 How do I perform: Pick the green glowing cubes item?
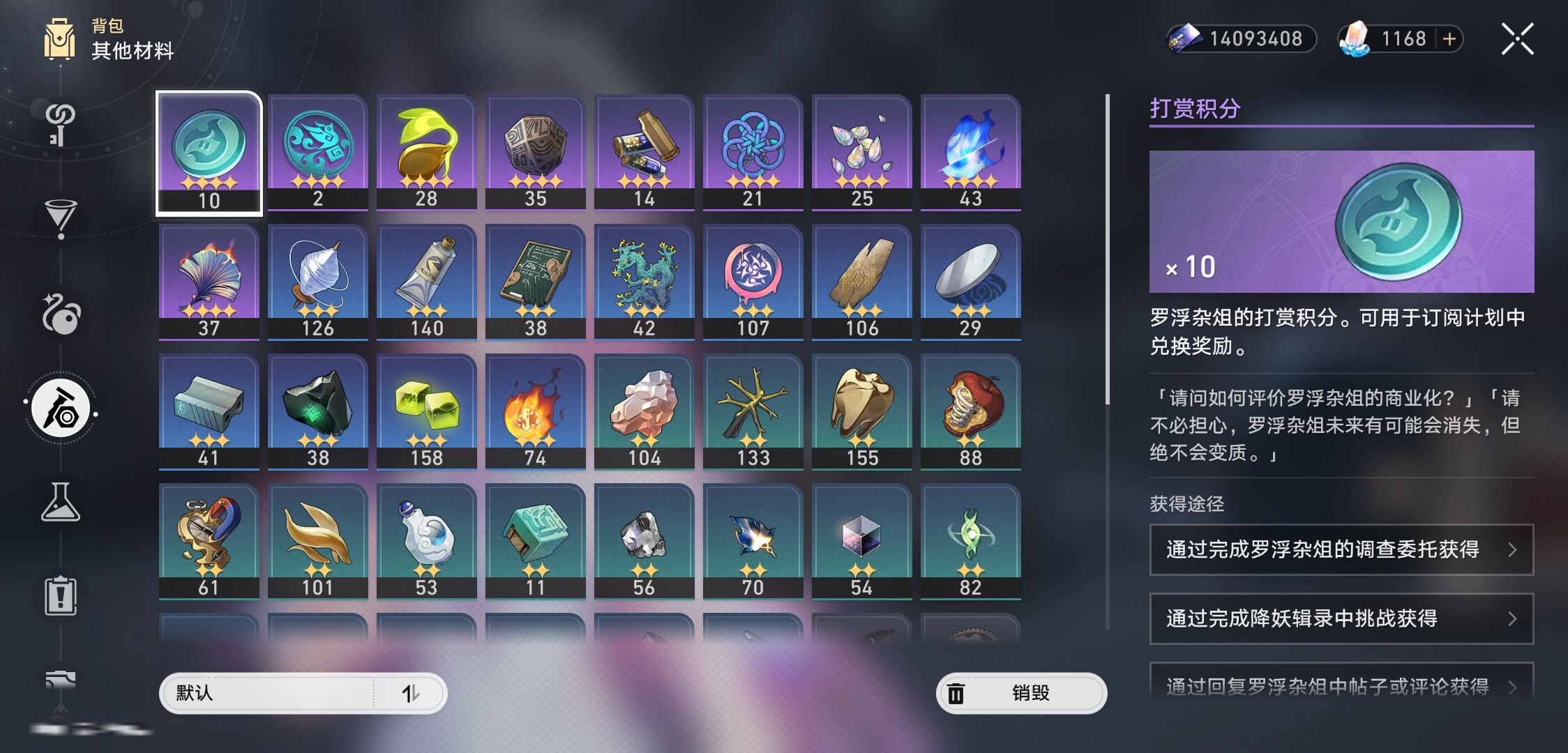click(426, 411)
